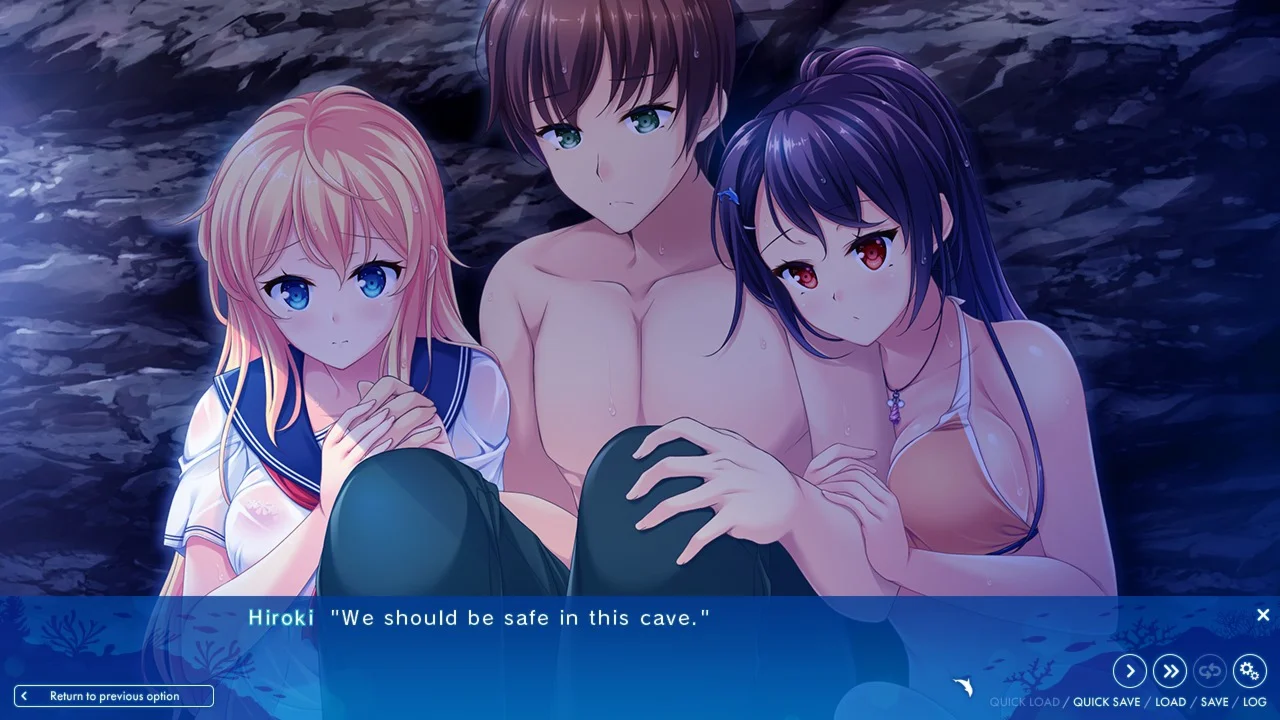
Task: Start auto-play with the single arrow button
Action: click(x=1130, y=671)
